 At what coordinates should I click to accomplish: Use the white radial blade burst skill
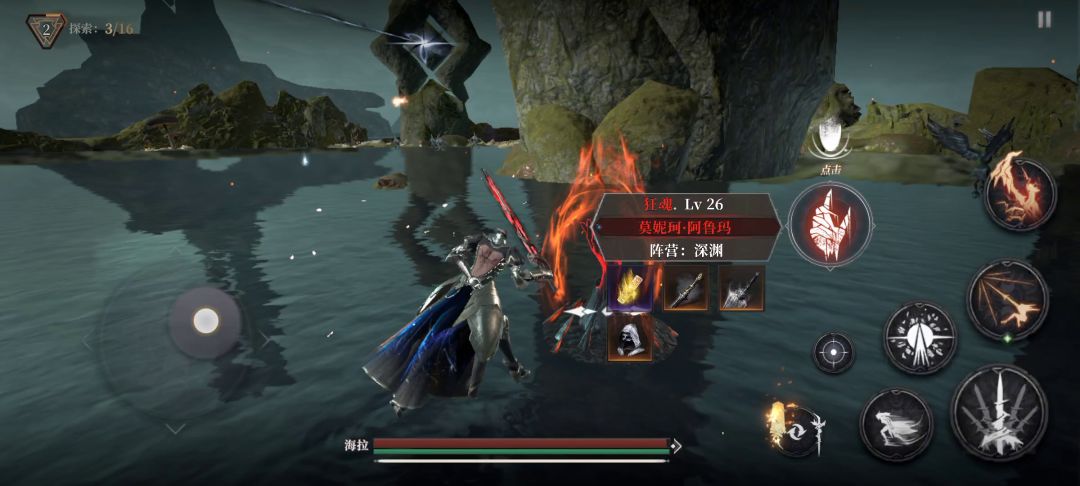(x=920, y=338)
